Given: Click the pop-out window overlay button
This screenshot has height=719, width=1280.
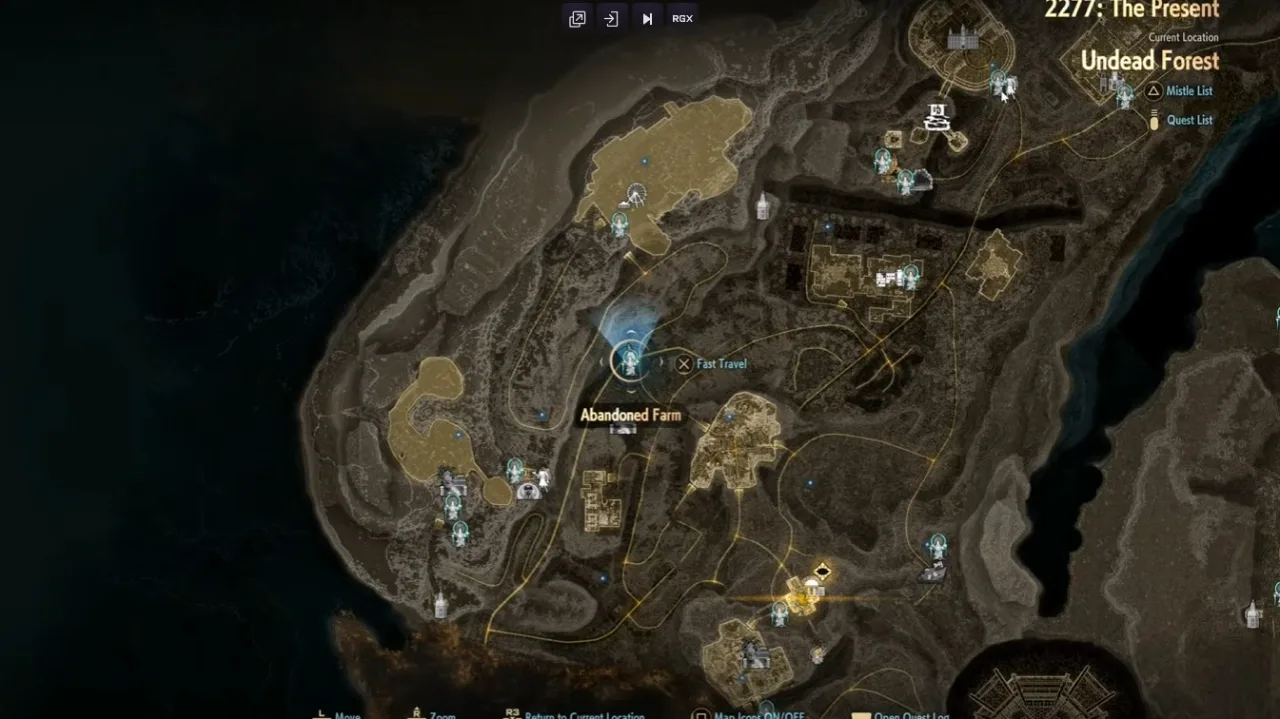Looking at the screenshot, I should tap(577, 19).
